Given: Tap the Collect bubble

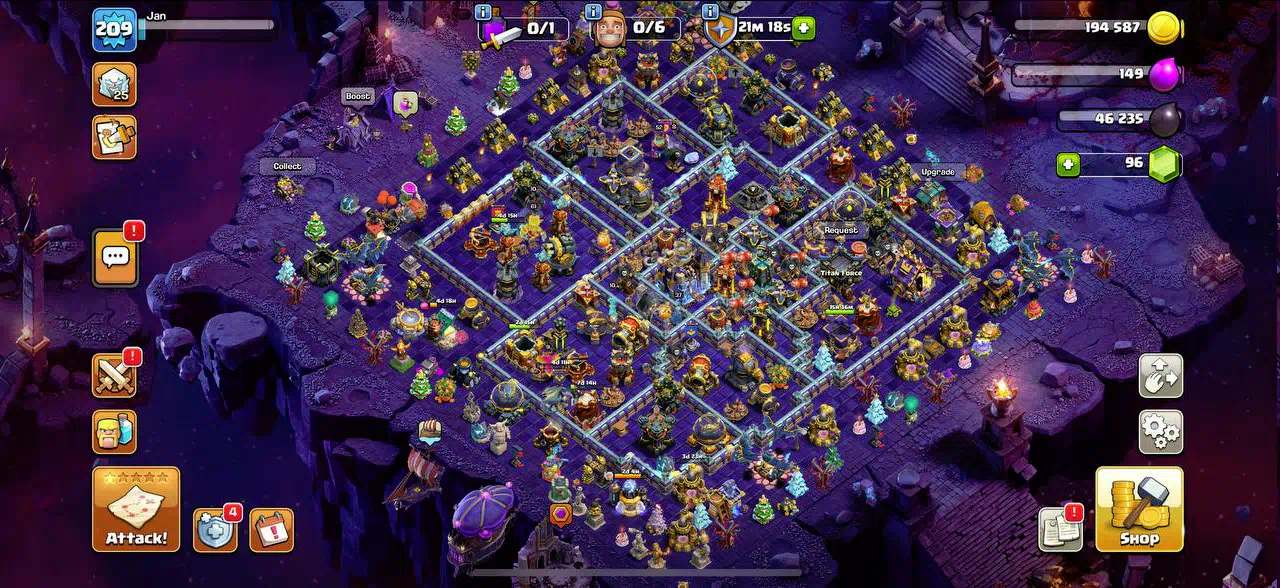Looking at the screenshot, I should [x=287, y=166].
